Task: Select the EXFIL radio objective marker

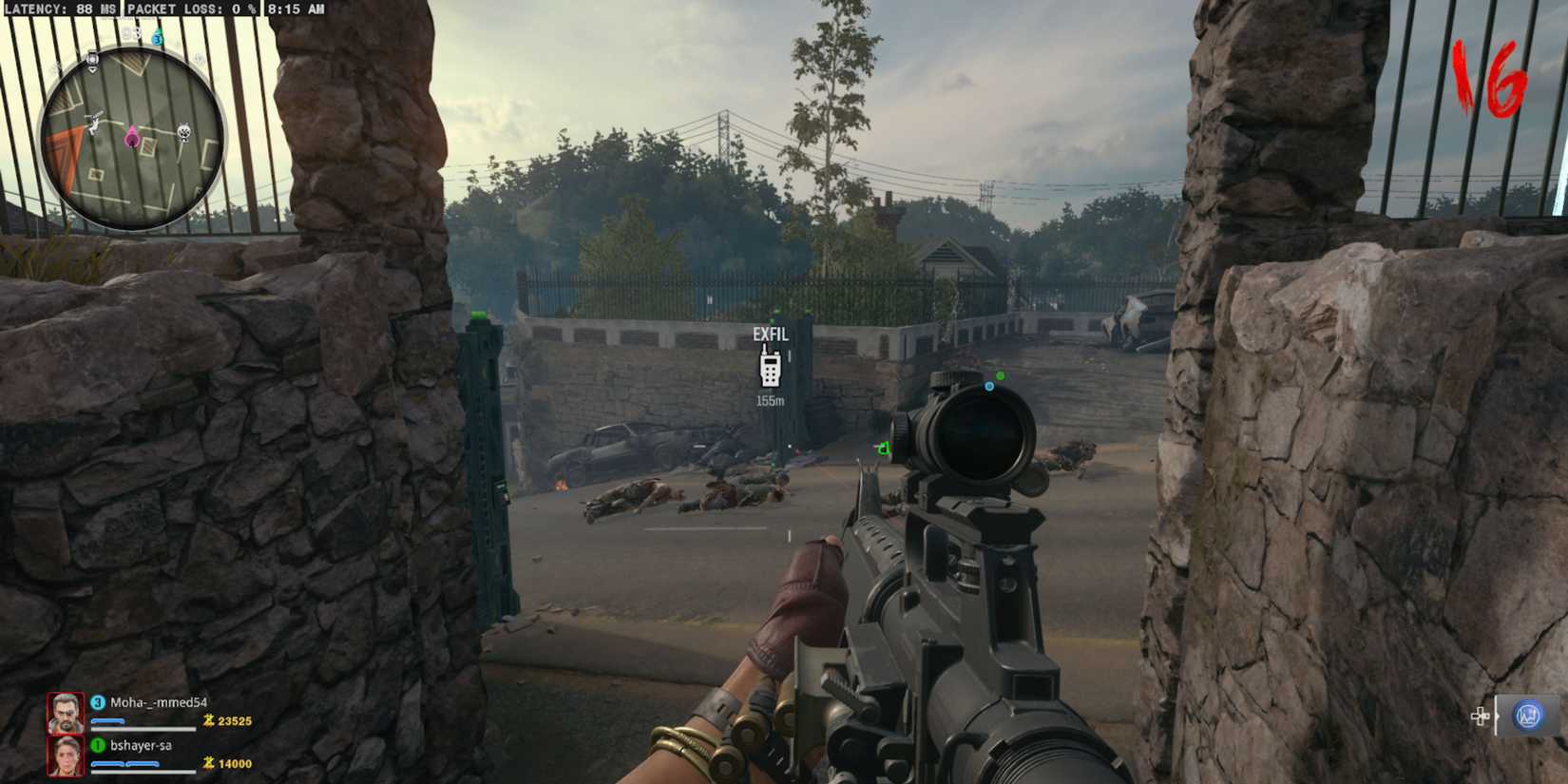Action: pyautogui.click(x=771, y=369)
